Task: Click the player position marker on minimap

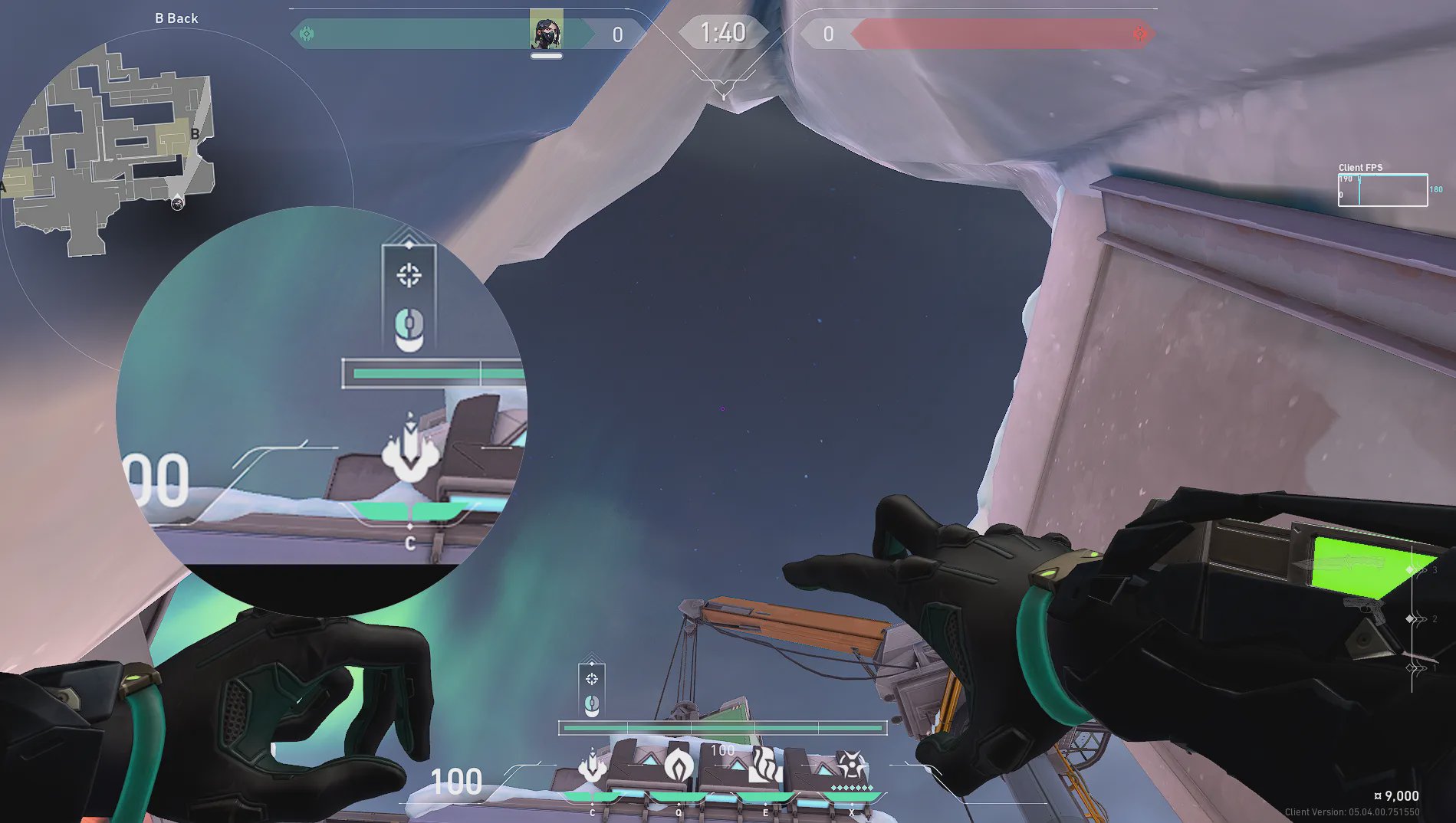Action: (x=177, y=202)
